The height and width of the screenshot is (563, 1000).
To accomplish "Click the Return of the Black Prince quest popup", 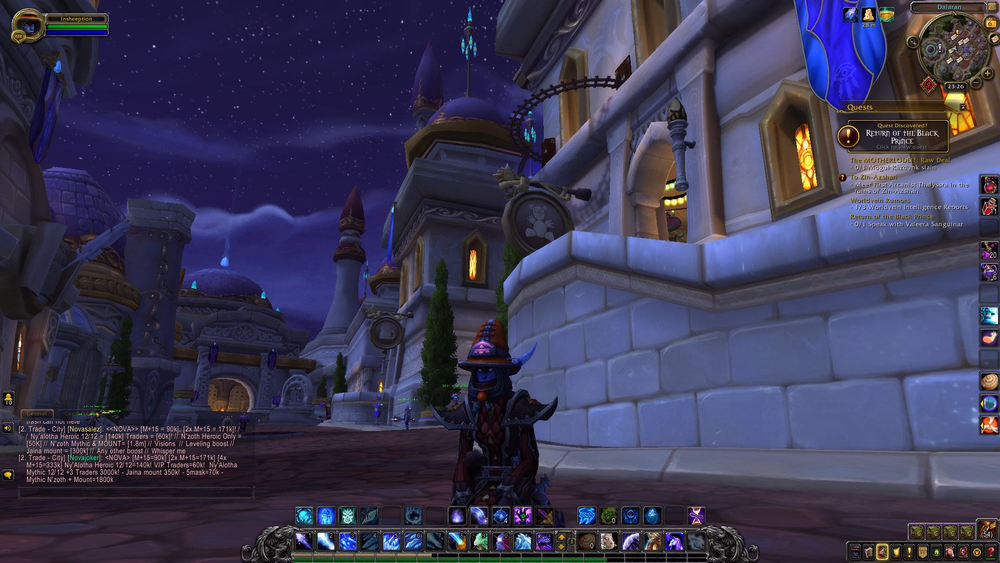I will tap(898, 136).
